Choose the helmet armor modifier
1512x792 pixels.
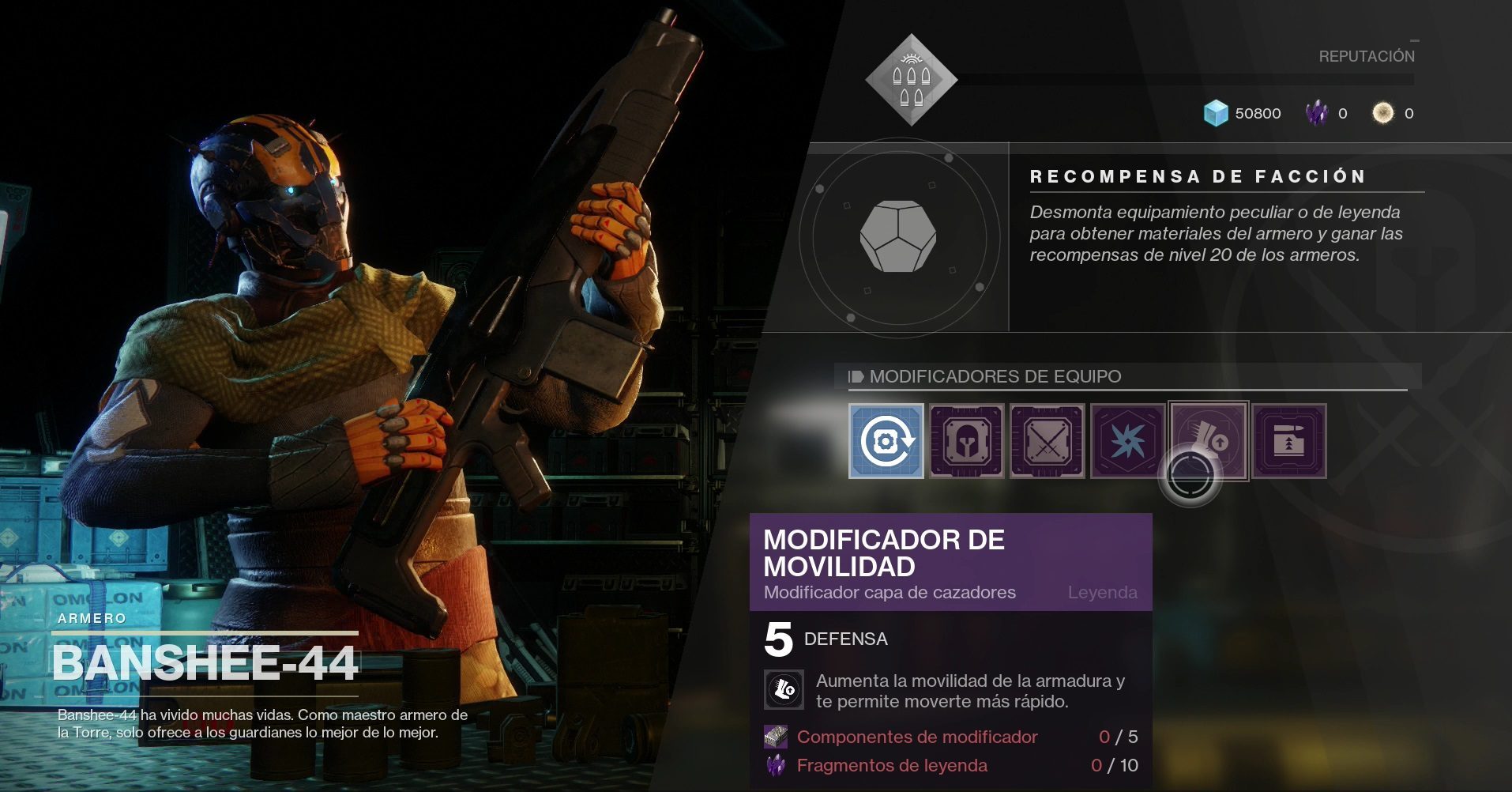click(x=966, y=441)
